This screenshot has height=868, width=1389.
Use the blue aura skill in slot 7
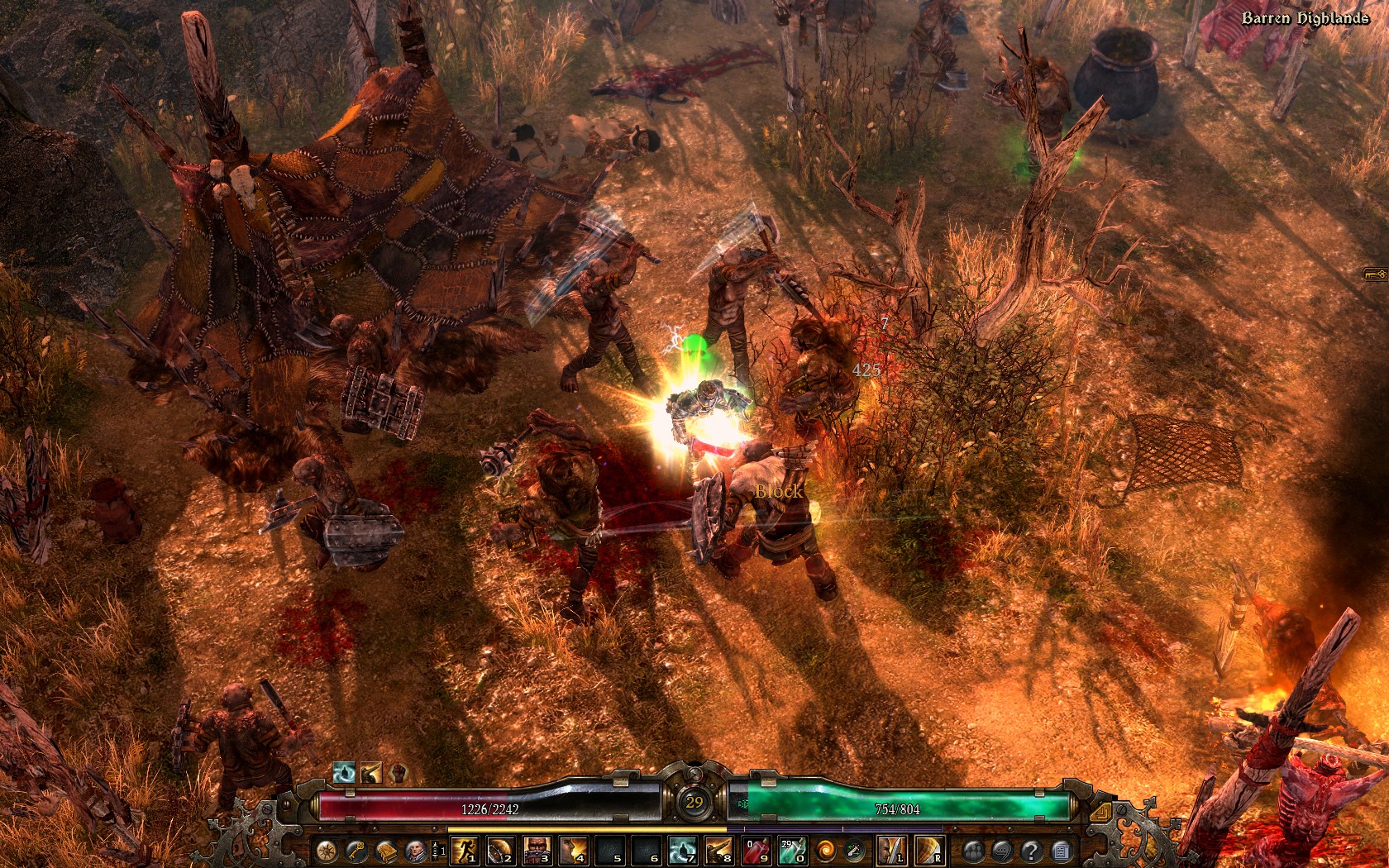(681, 851)
